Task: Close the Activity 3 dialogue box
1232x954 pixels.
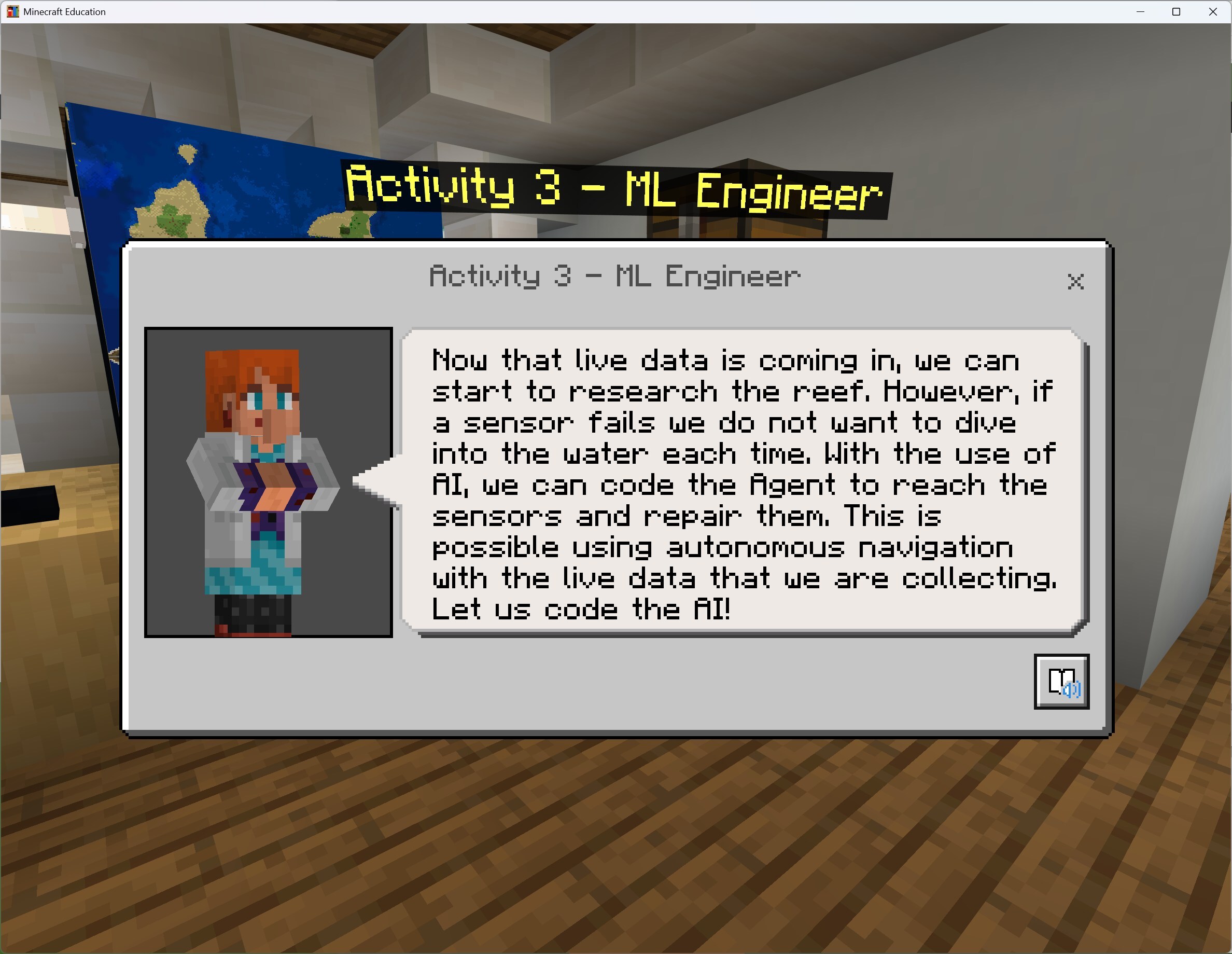Action: [x=1075, y=281]
